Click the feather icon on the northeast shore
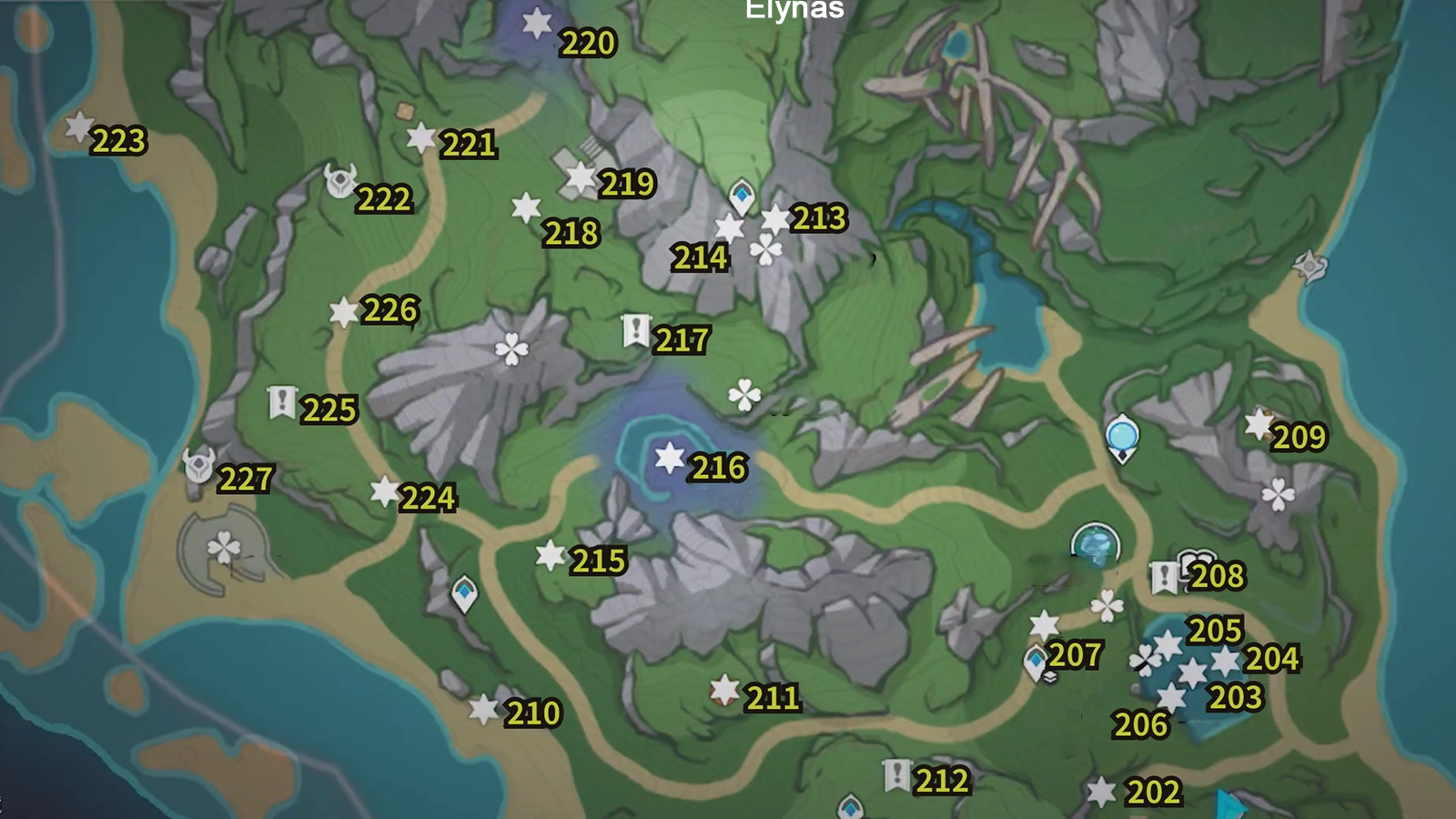 (x=1309, y=265)
